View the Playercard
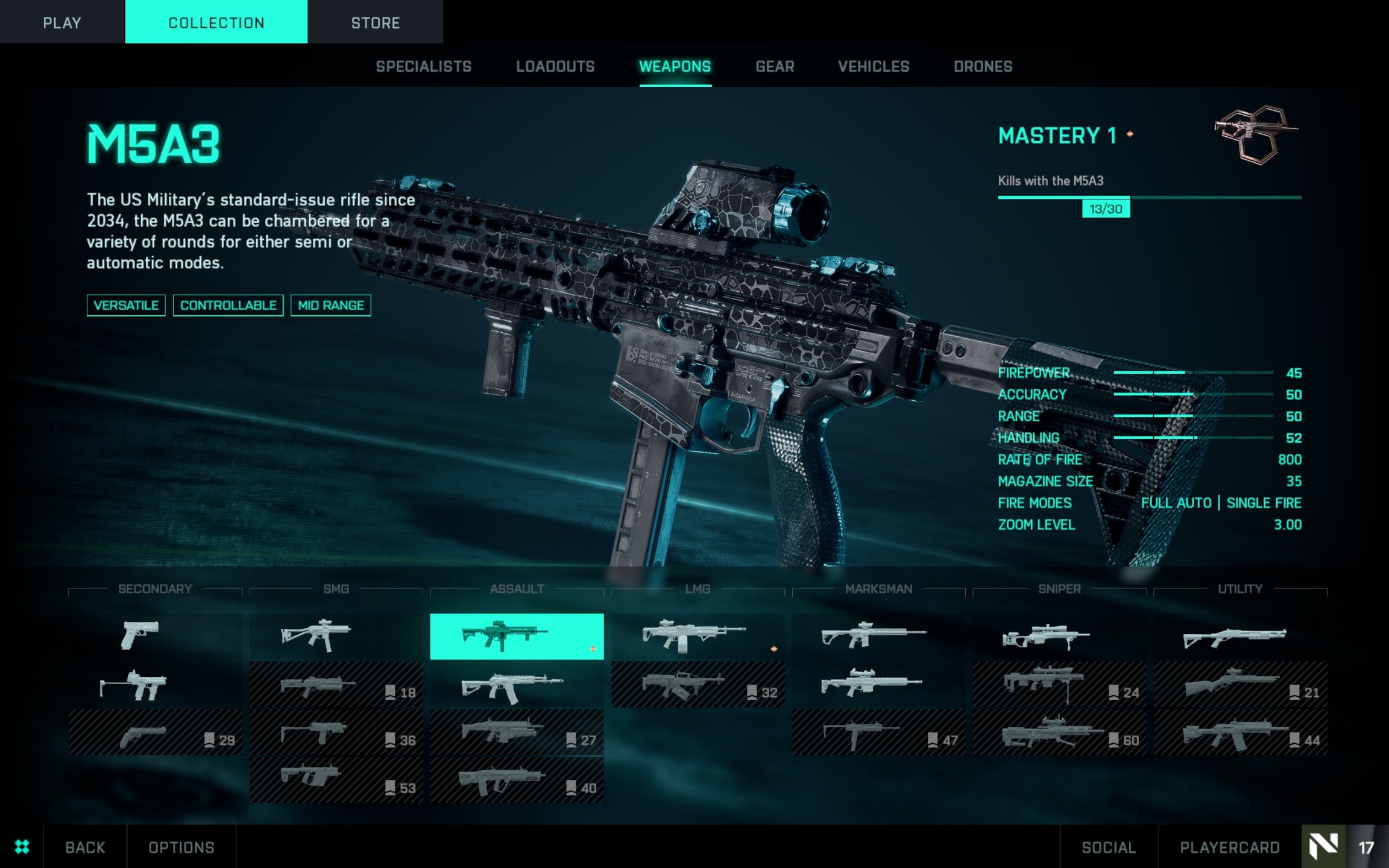Viewport: 1389px width, 868px height. point(1229,847)
